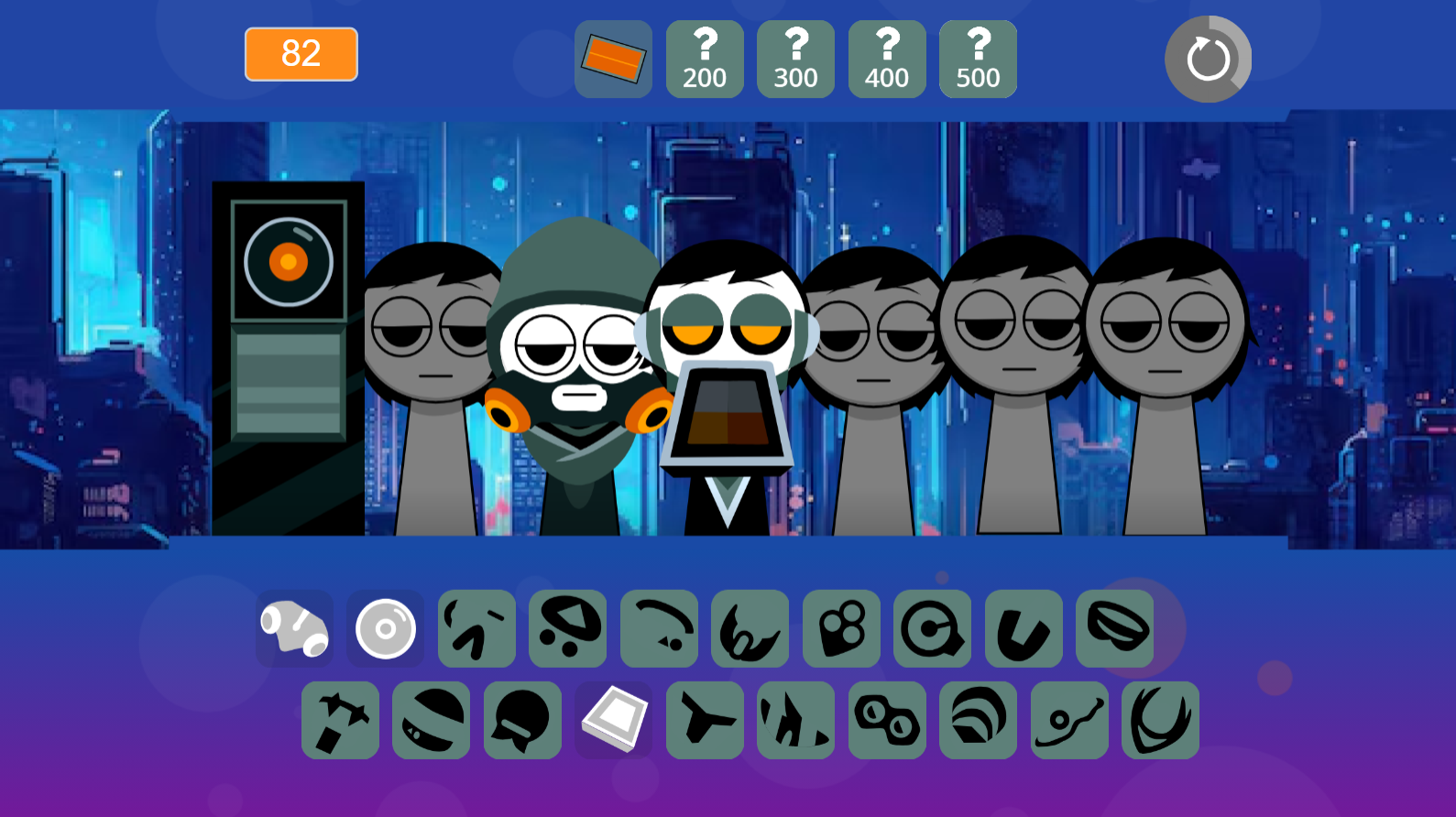Click the orange card icon at top

[612, 59]
